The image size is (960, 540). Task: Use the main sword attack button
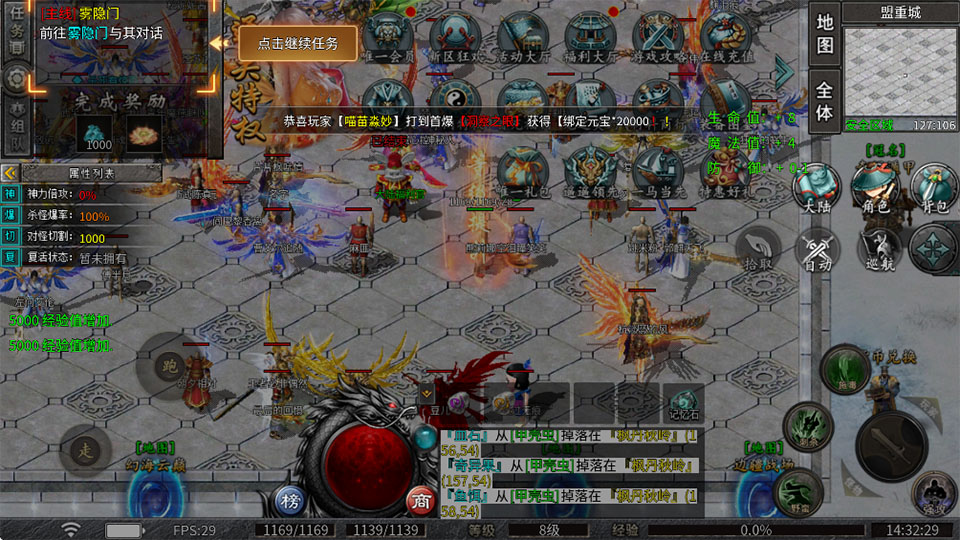(889, 445)
